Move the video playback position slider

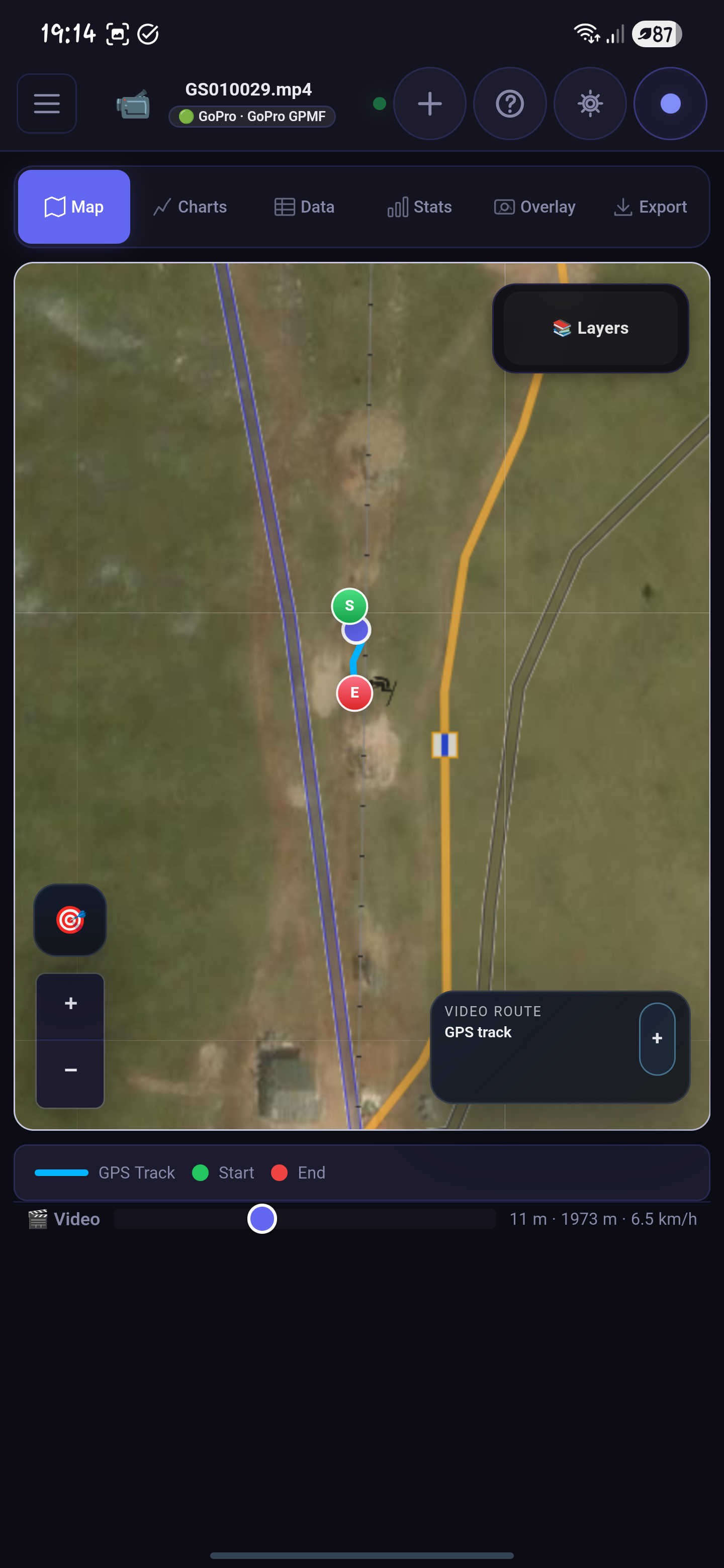tap(262, 1219)
